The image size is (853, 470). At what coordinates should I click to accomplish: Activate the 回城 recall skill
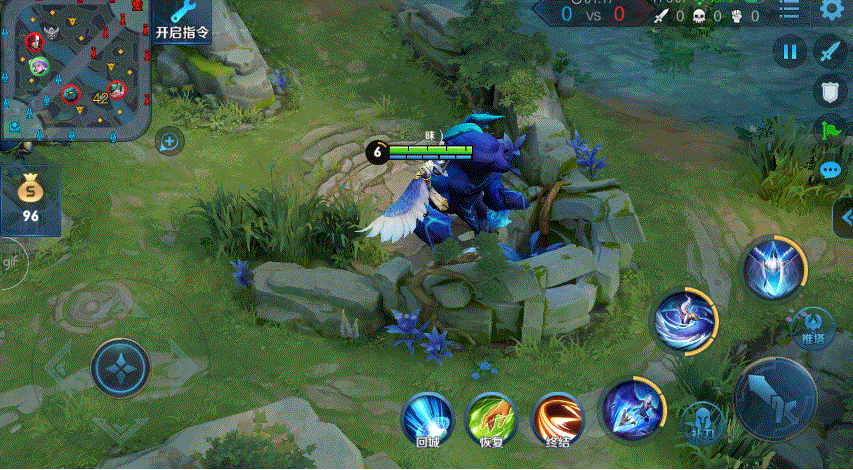tap(428, 417)
